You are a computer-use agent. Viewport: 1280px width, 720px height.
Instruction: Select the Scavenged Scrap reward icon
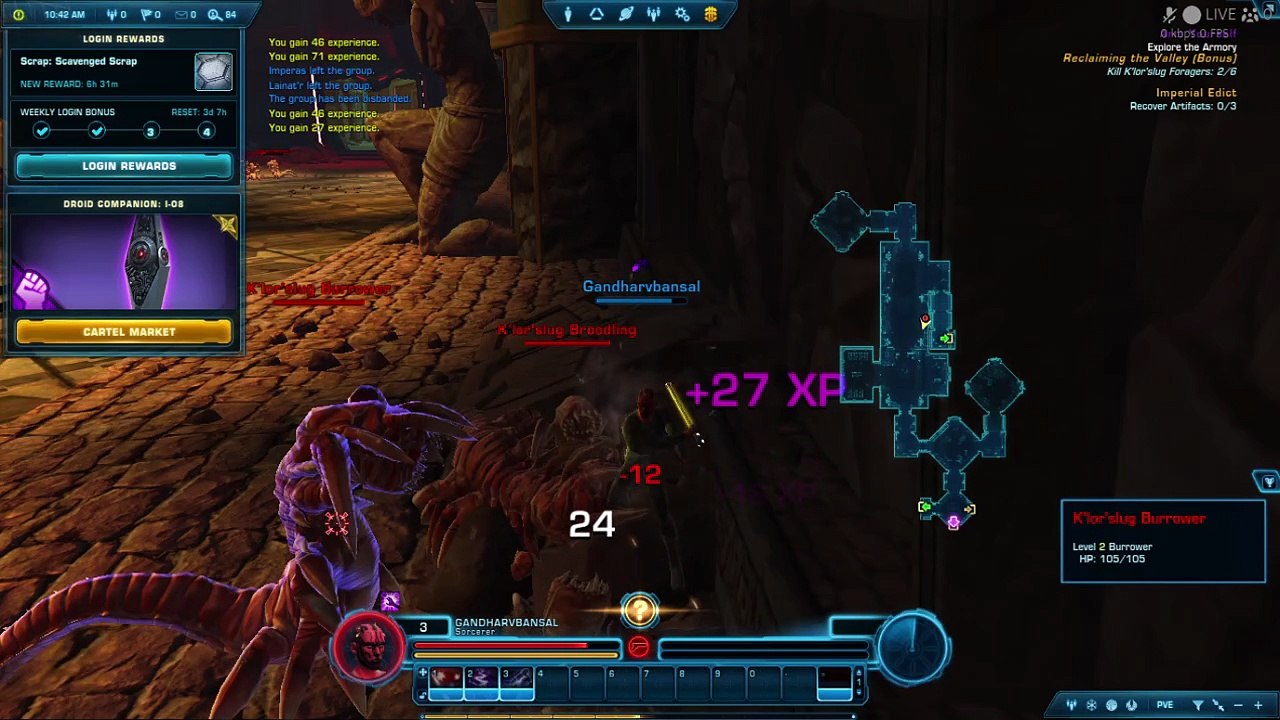pyautogui.click(x=213, y=72)
